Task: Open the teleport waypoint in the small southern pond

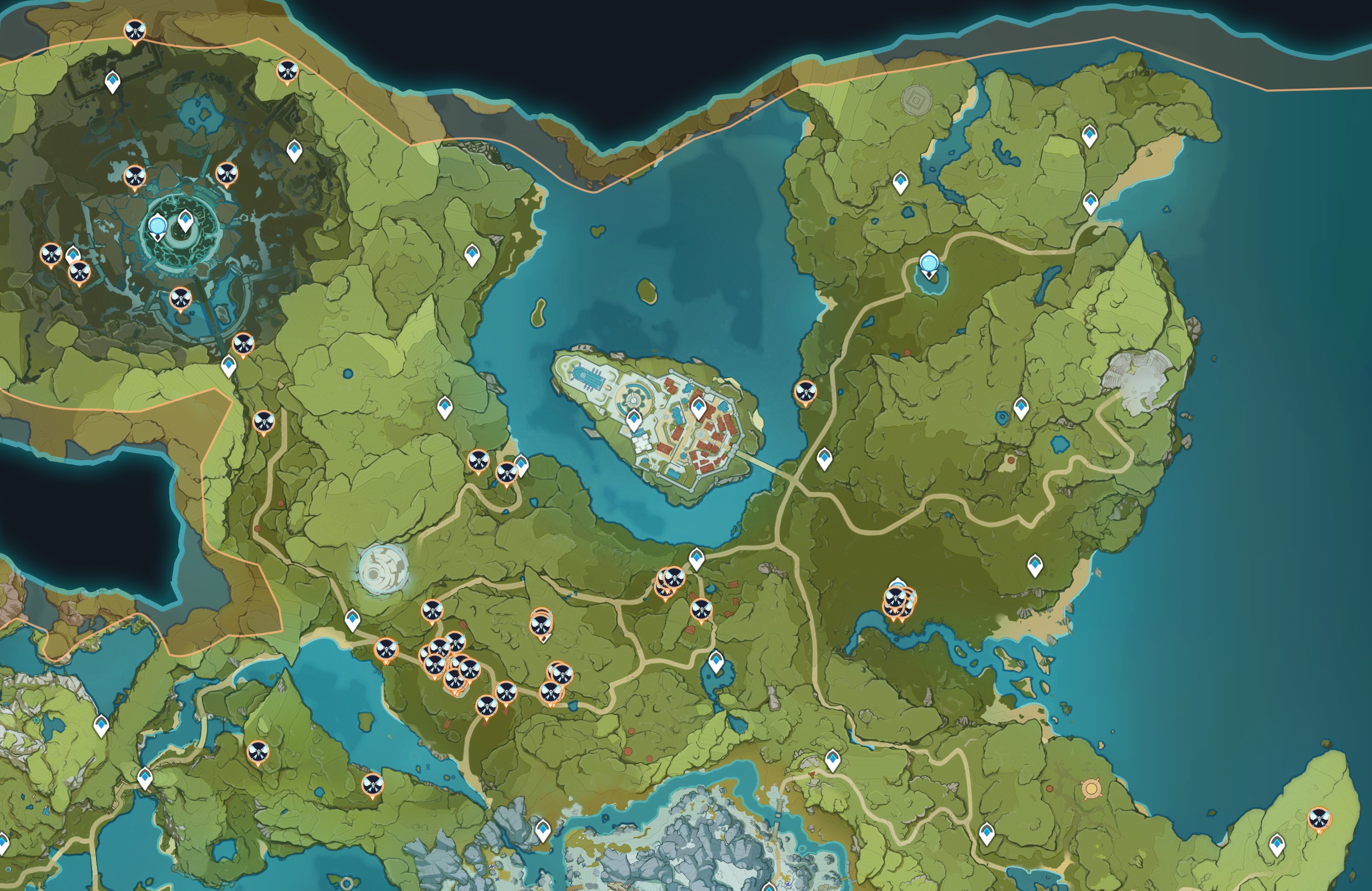Action: click(716, 661)
